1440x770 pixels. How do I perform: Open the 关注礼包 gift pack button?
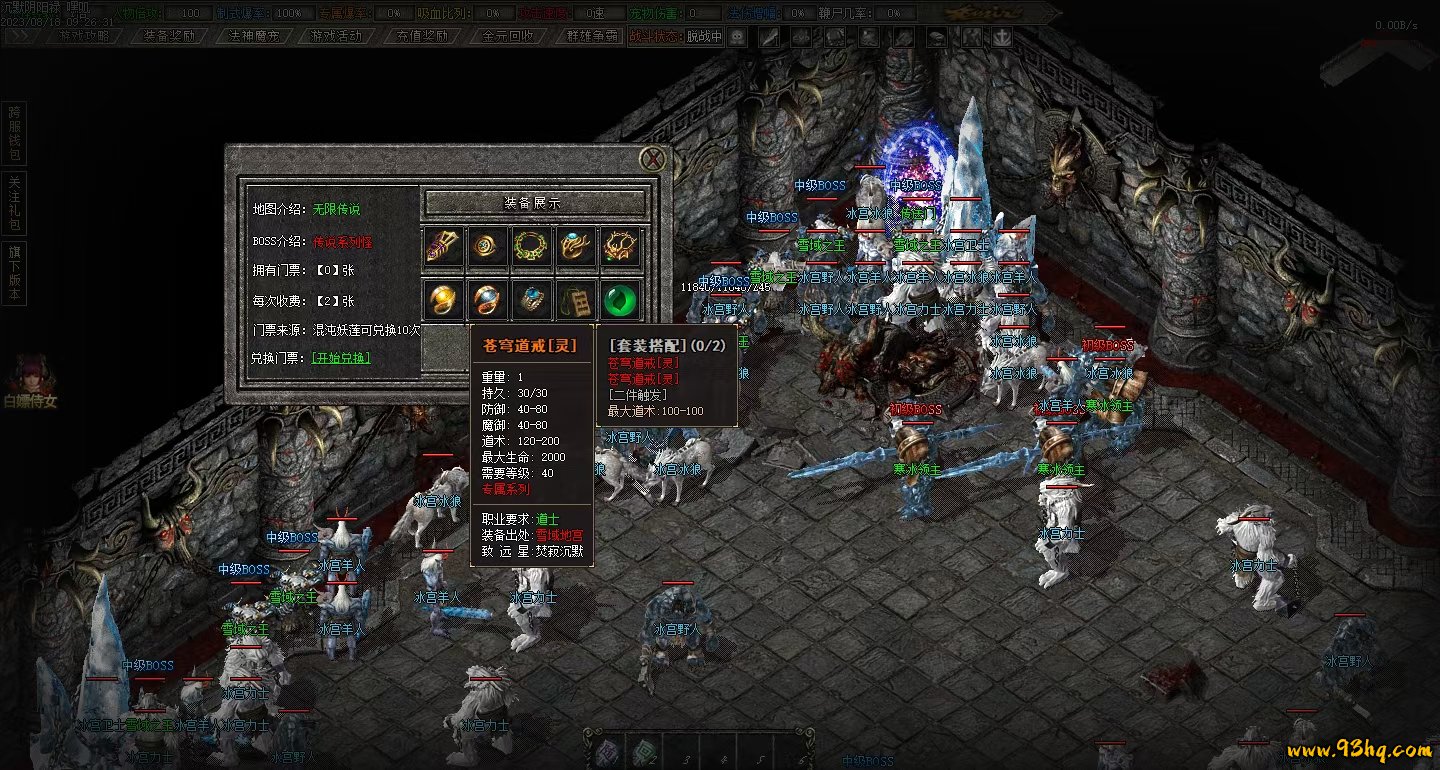[14, 204]
